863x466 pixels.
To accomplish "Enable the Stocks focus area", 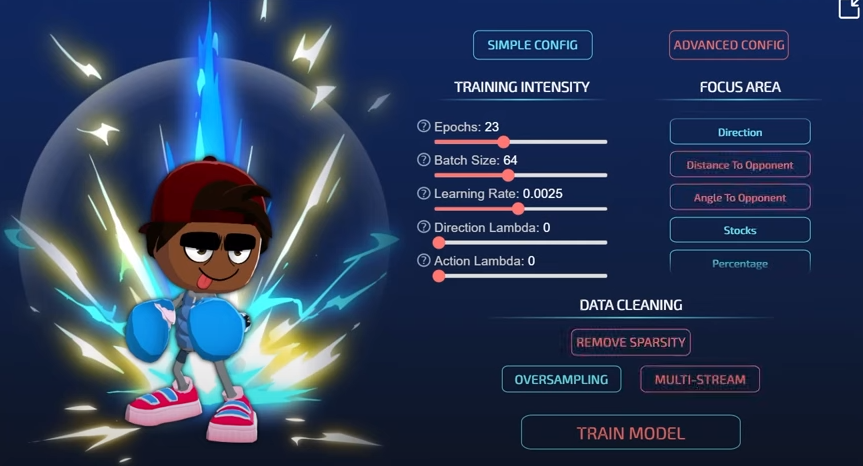I will [x=740, y=230].
